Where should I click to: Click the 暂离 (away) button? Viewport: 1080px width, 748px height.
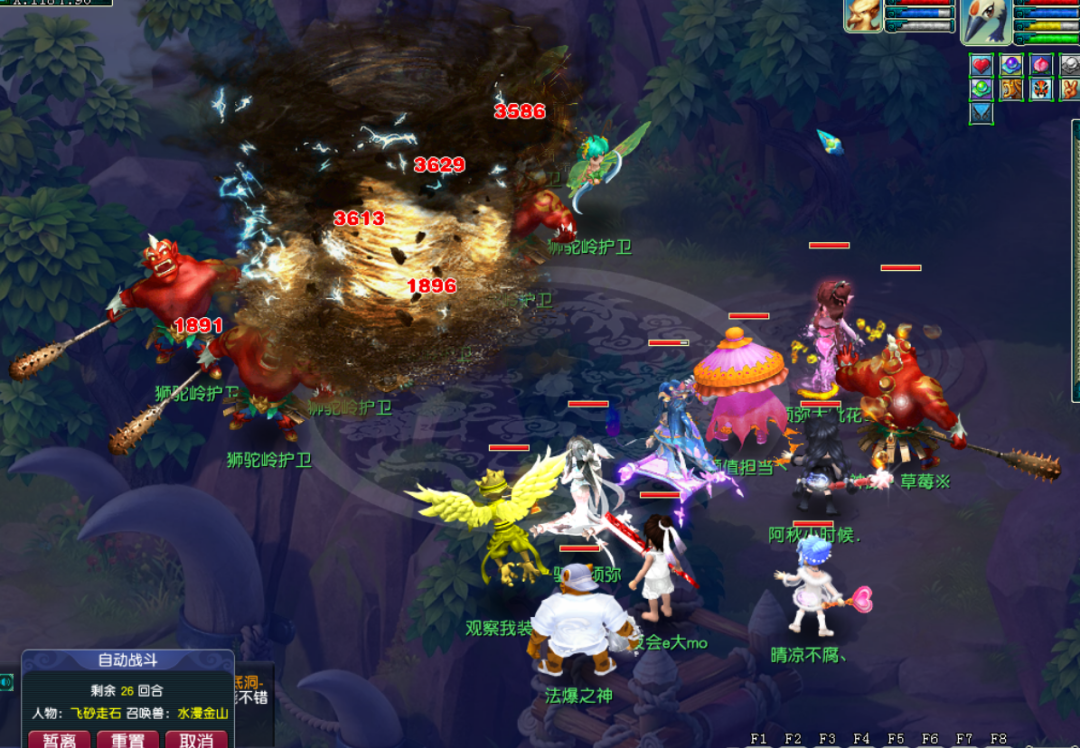pyautogui.click(x=58, y=740)
